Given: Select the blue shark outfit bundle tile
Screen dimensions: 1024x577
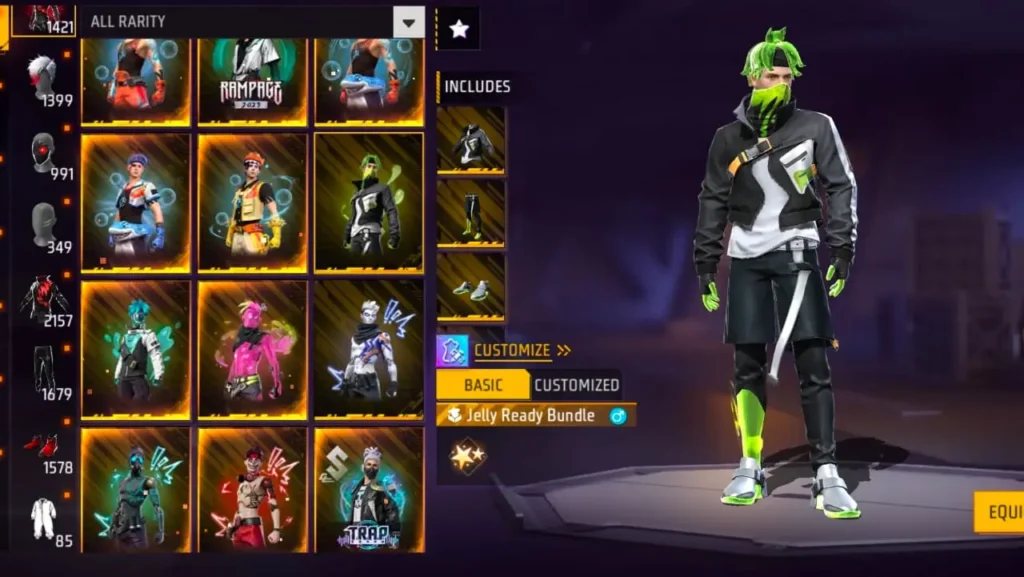Looking at the screenshot, I should pyautogui.click(x=135, y=202).
